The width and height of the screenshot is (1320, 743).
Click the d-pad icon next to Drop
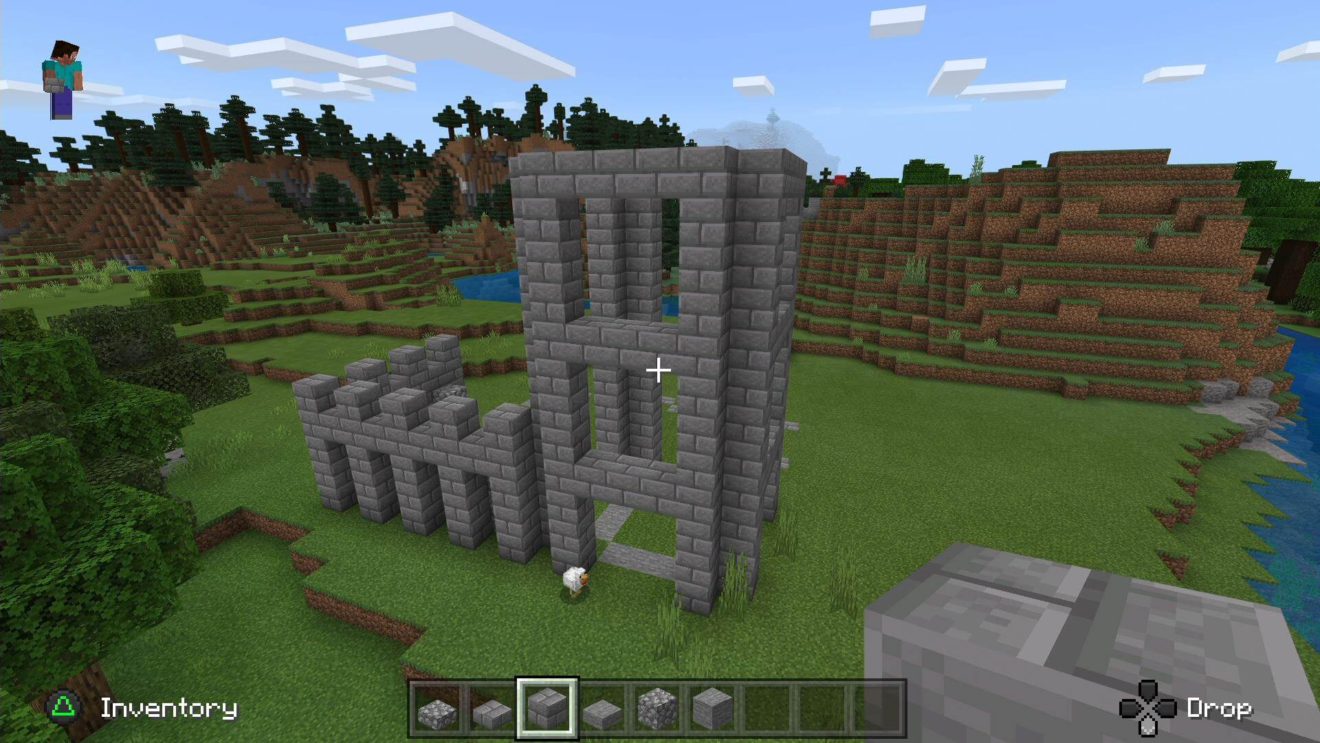point(1150,708)
